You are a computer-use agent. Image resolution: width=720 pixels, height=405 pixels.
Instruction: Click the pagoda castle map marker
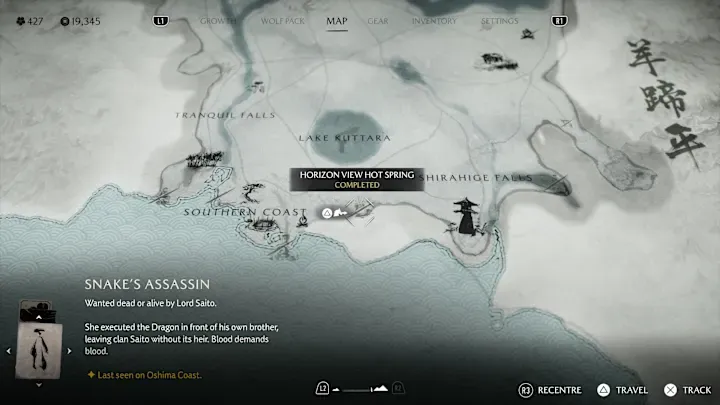pyautogui.click(x=466, y=216)
